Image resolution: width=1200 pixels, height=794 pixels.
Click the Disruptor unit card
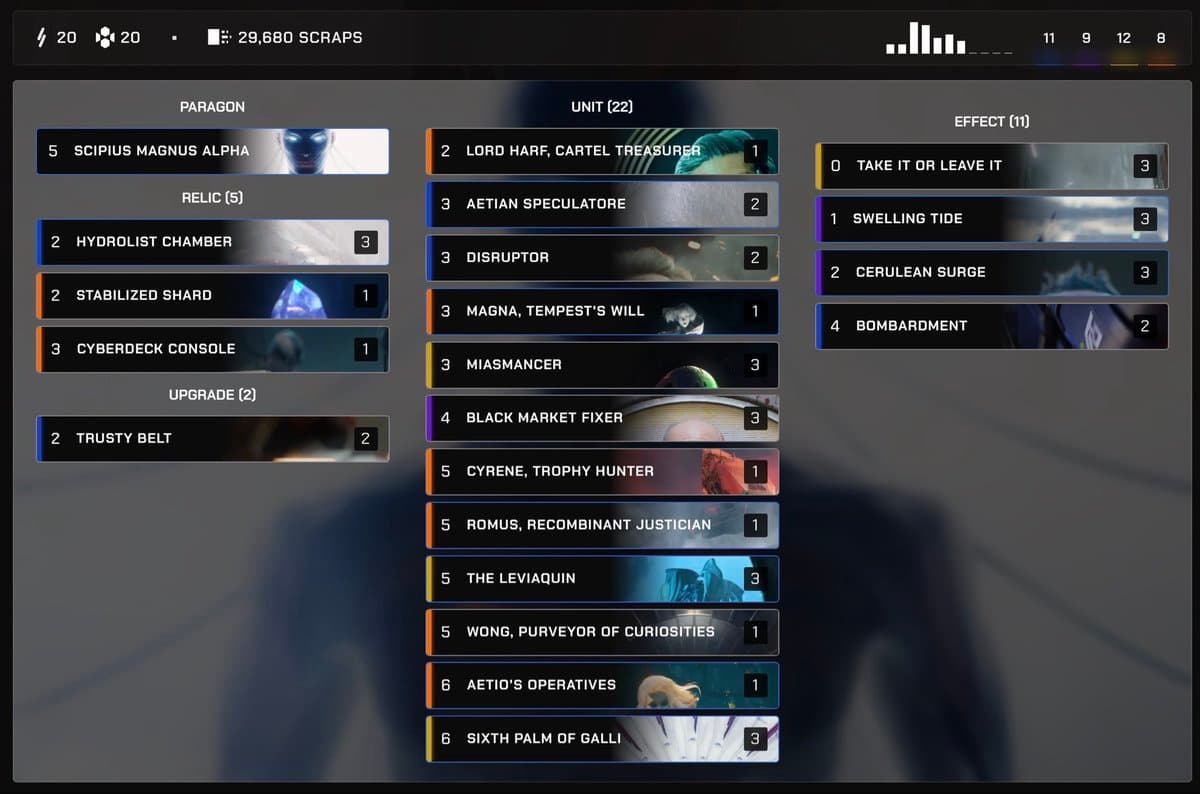601,258
